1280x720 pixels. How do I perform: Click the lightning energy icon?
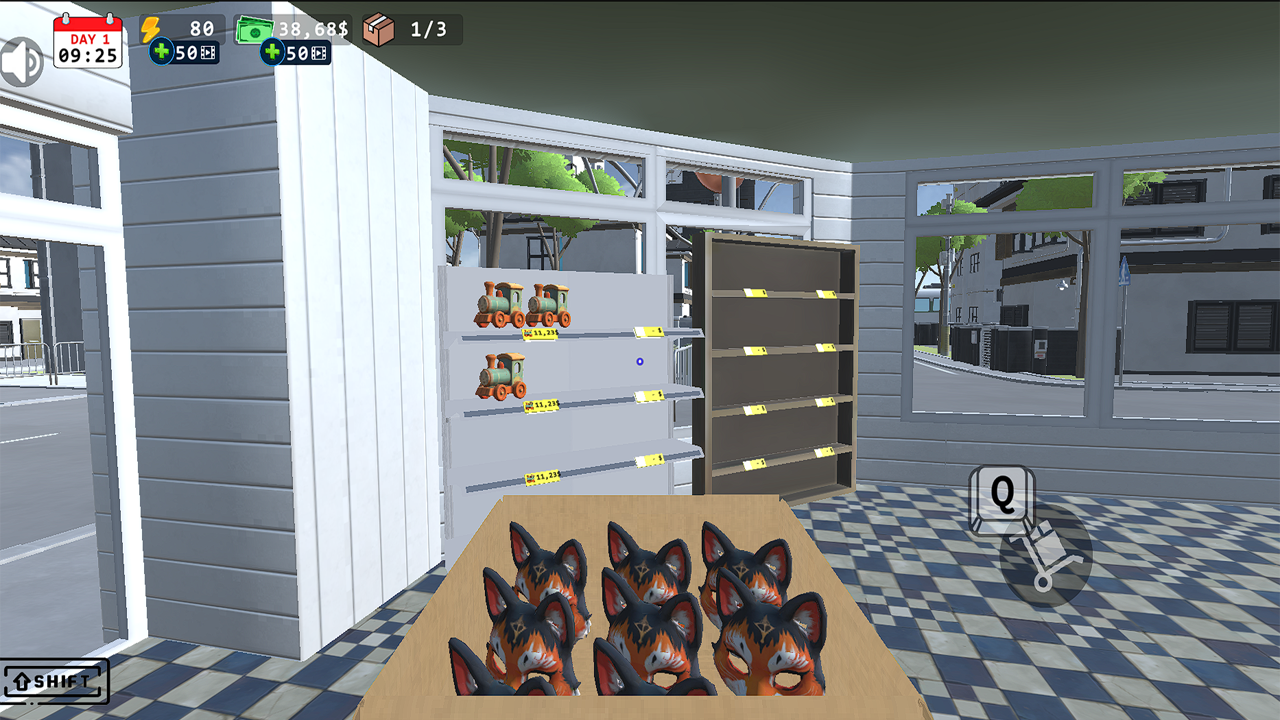click(152, 29)
